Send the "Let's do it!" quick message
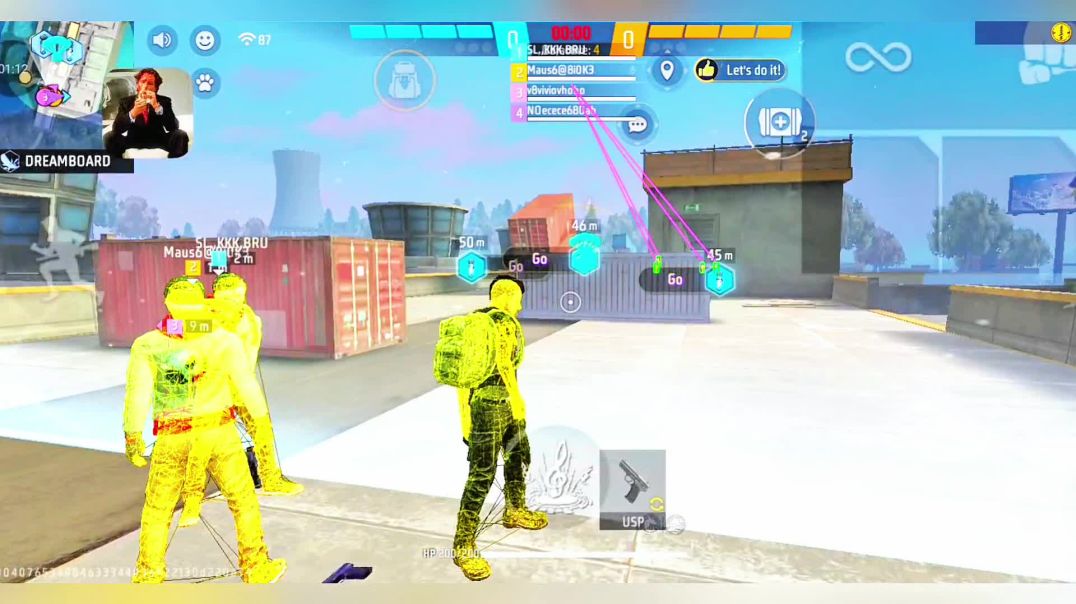Image resolution: width=1076 pixels, height=604 pixels. (x=740, y=70)
